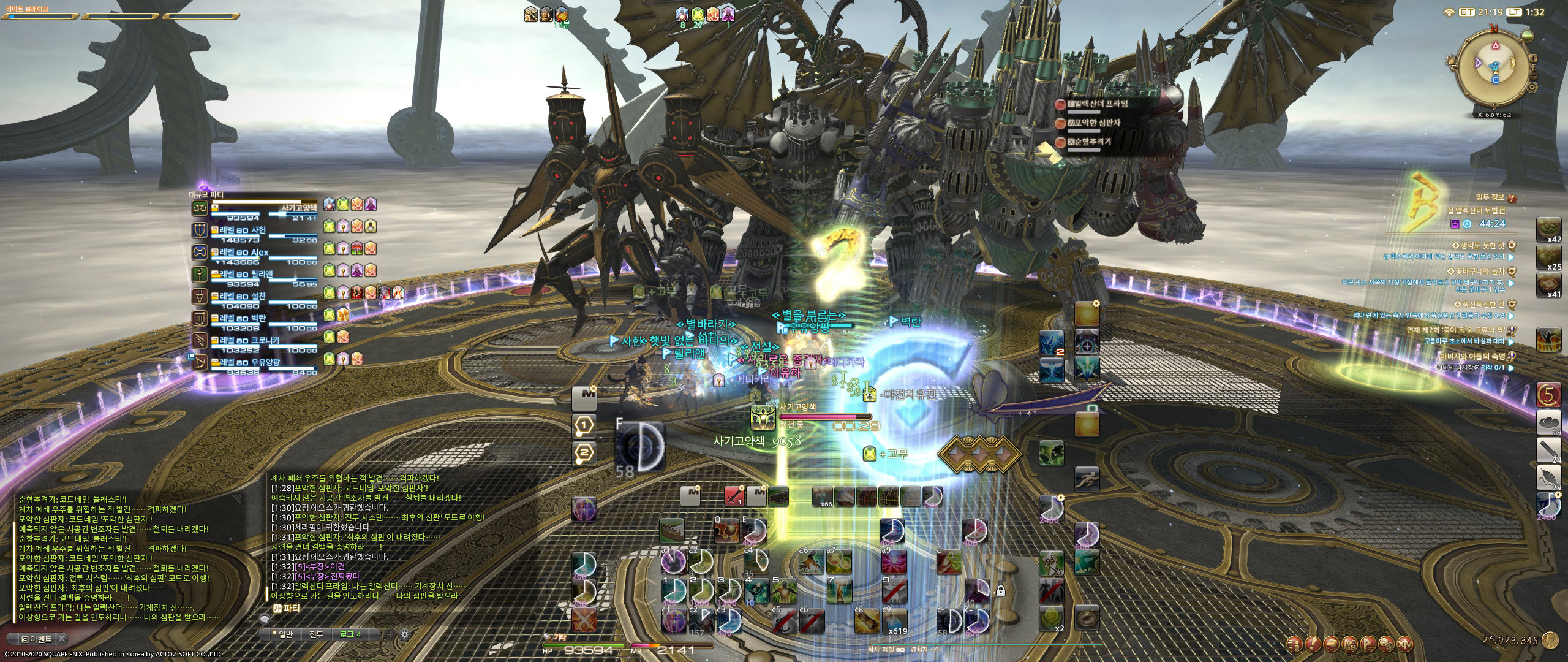Use the blue potion x619 slot
This screenshot has width=1568, height=662.
(897, 620)
